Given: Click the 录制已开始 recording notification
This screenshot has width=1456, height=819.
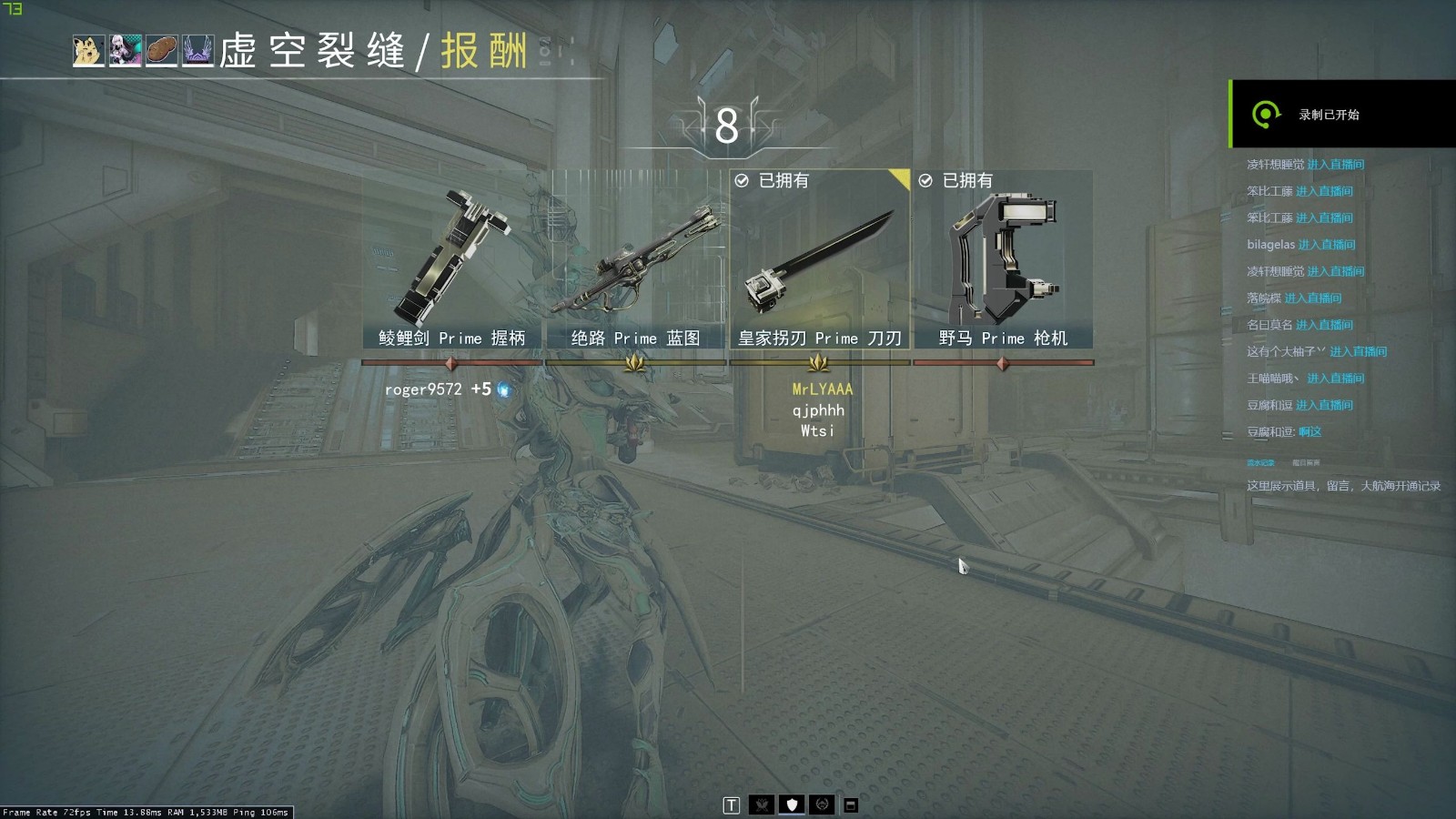Looking at the screenshot, I should (x=1342, y=115).
